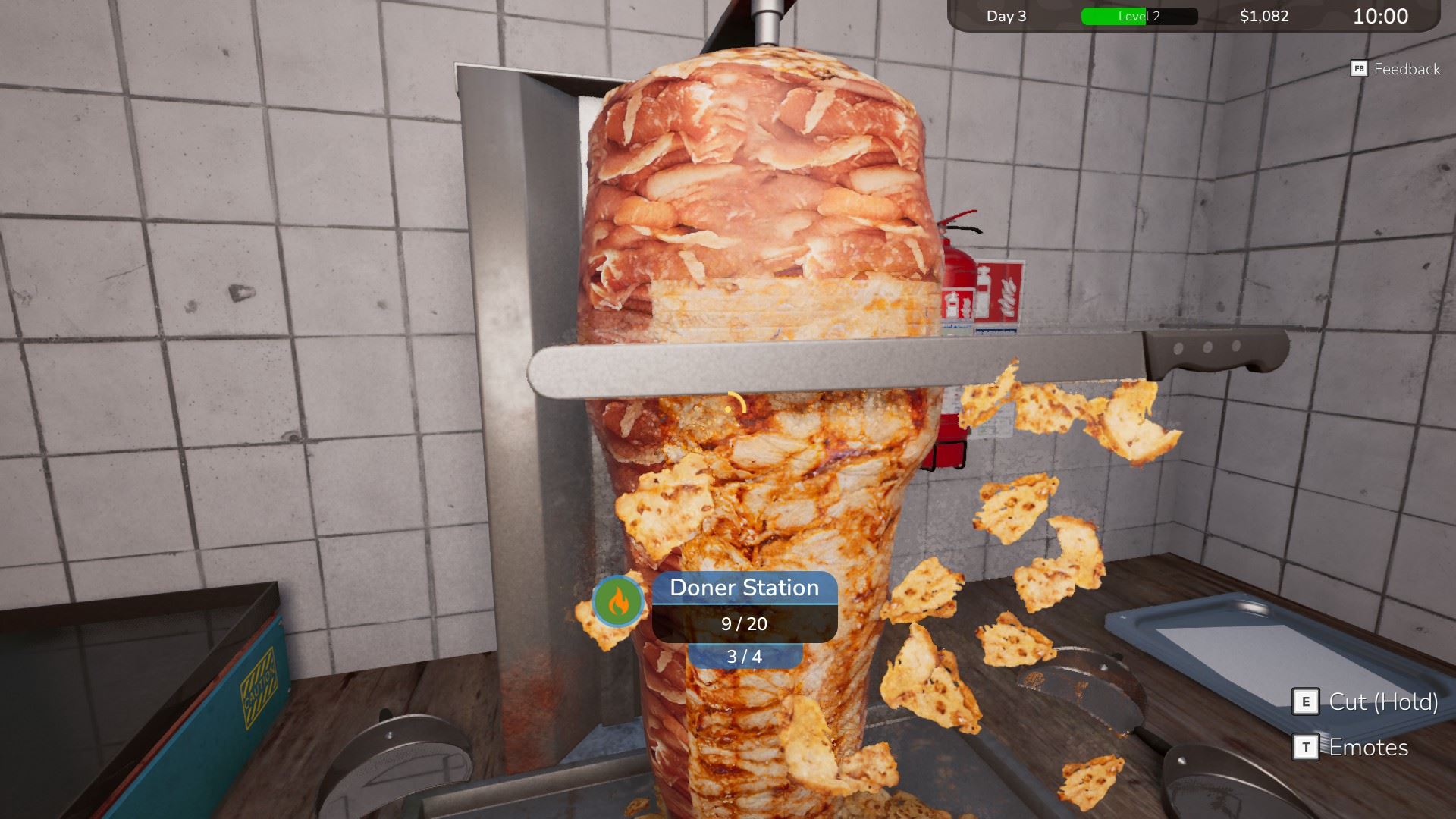Click the 9 / 20 meat counter
The image size is (1456, 819).
click(x=743, y=625)
